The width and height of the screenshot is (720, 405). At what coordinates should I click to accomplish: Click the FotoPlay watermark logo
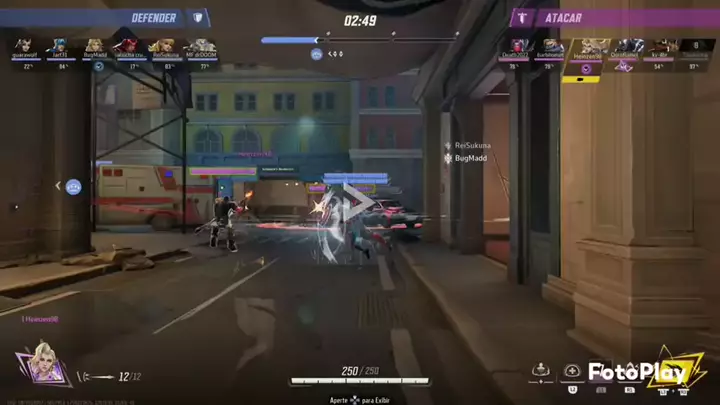click(x=640, y=373)
